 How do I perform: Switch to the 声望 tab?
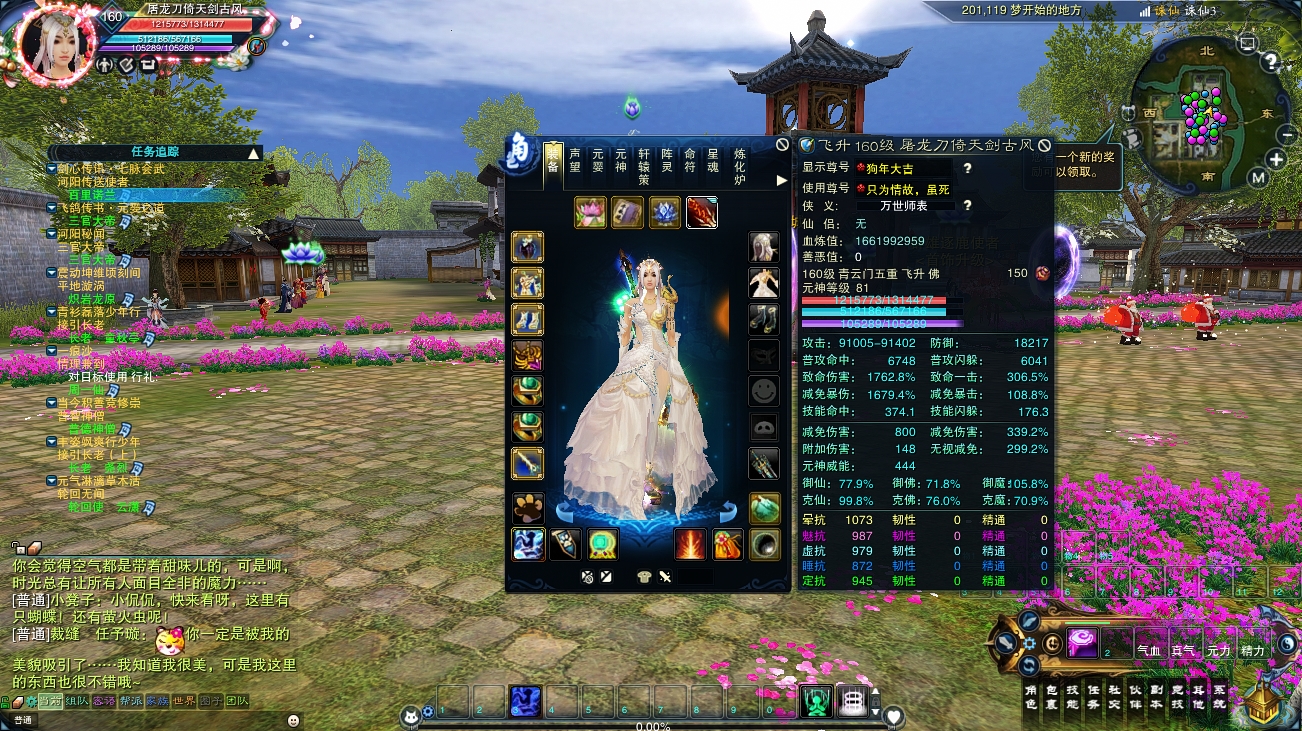click(x=575, y=160)
